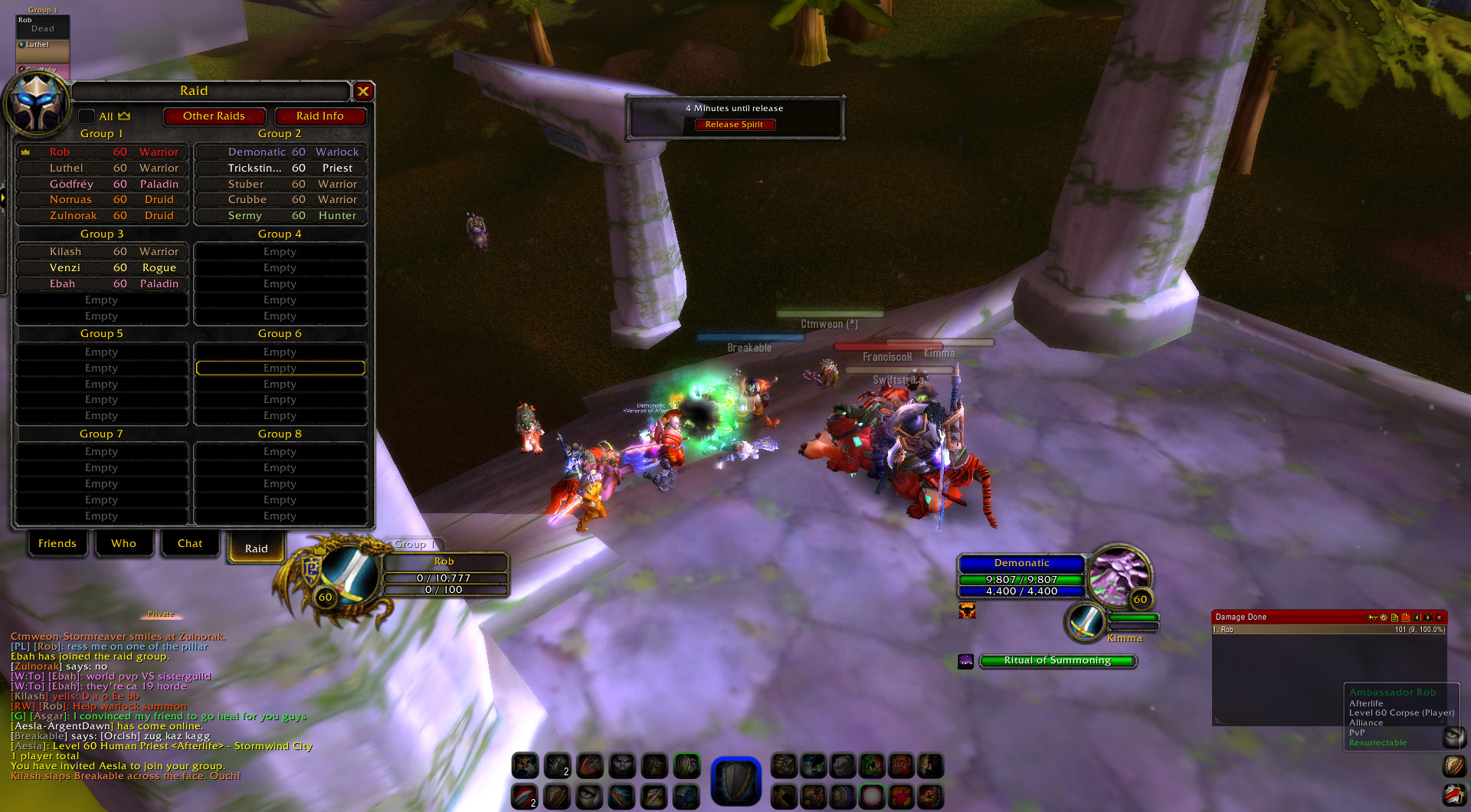Select Semmy the Hunter raid member

click(280, 216)
